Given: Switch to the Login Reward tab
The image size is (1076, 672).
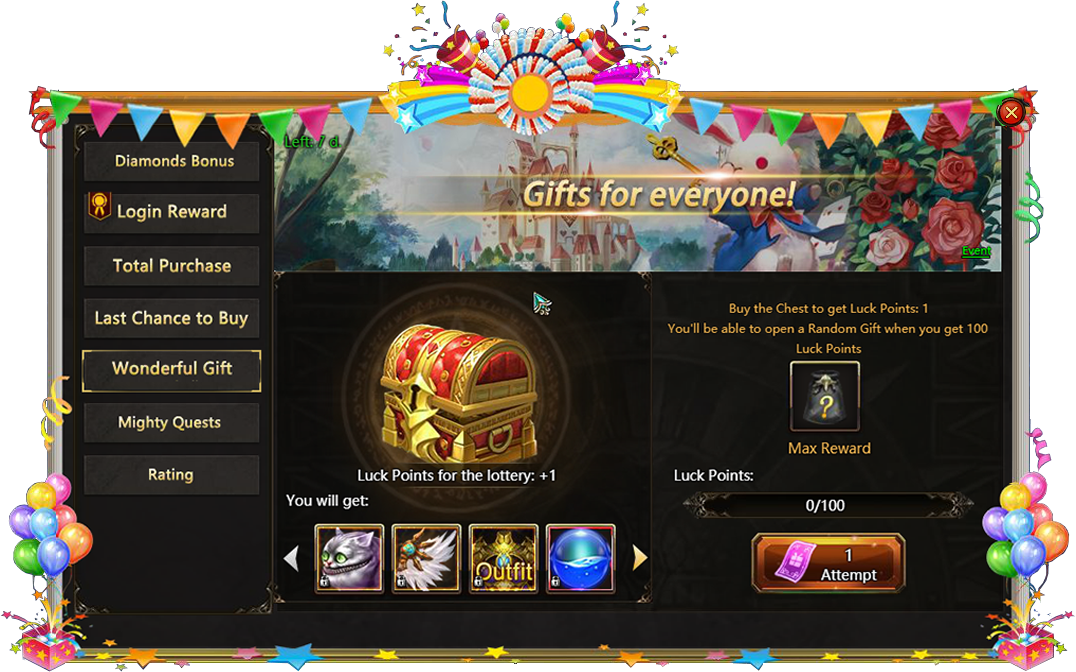Looking at the screenshot, I should coord(171,212).
